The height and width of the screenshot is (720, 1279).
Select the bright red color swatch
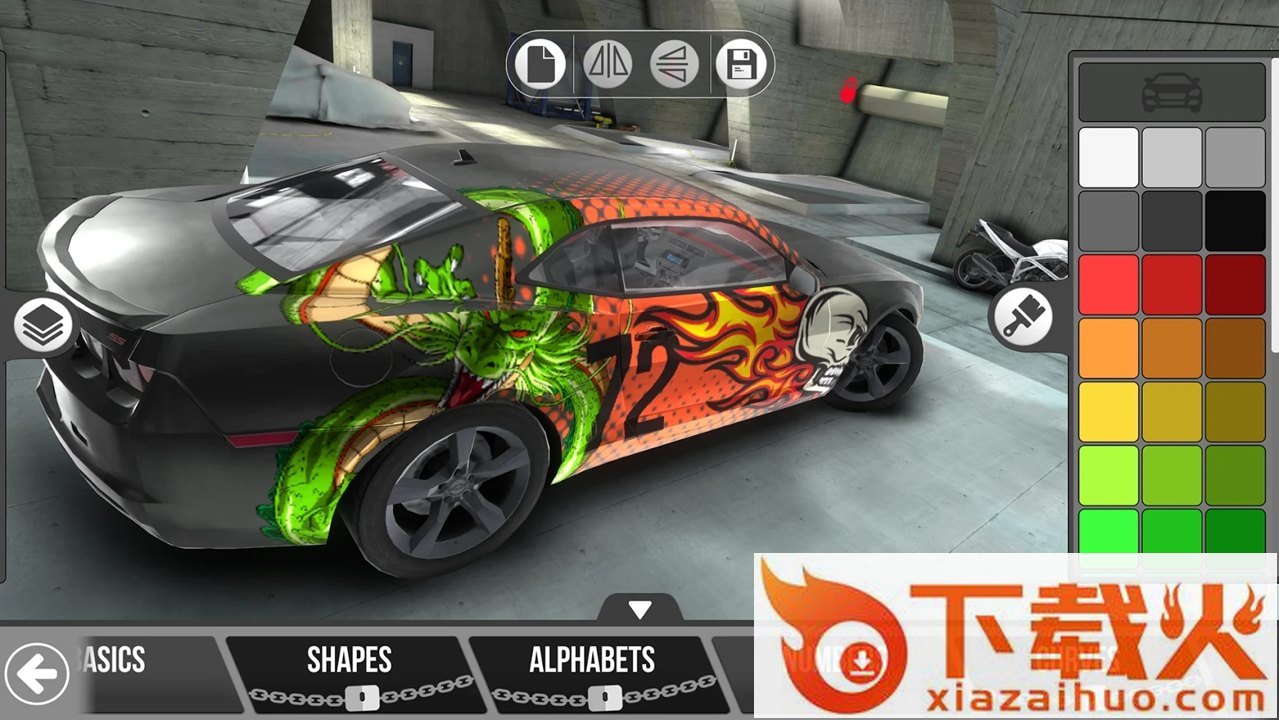click(x=1108, y=284)
